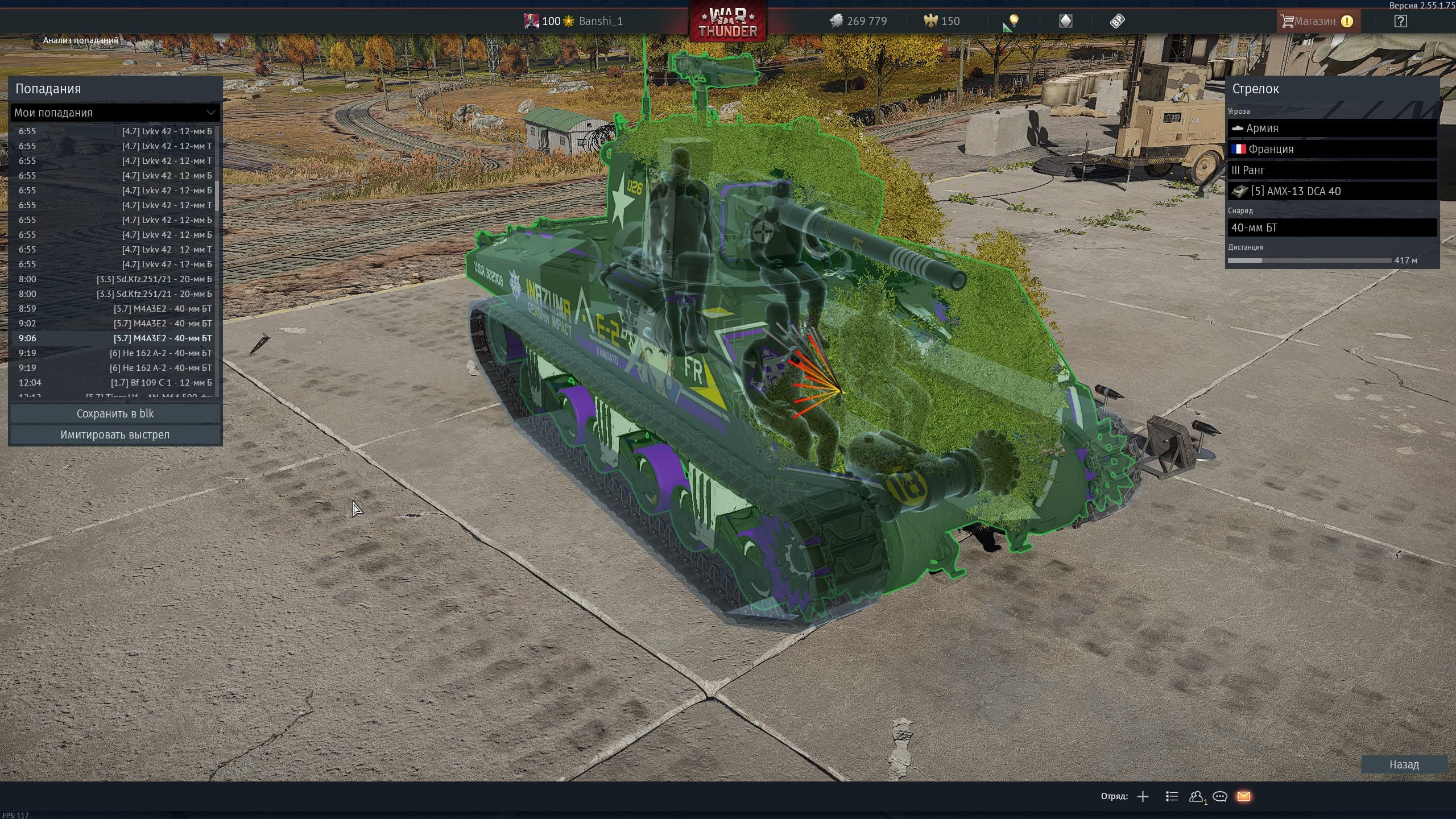
Task: Click the Golden Eagles balance 150
Action: (942, 21)
